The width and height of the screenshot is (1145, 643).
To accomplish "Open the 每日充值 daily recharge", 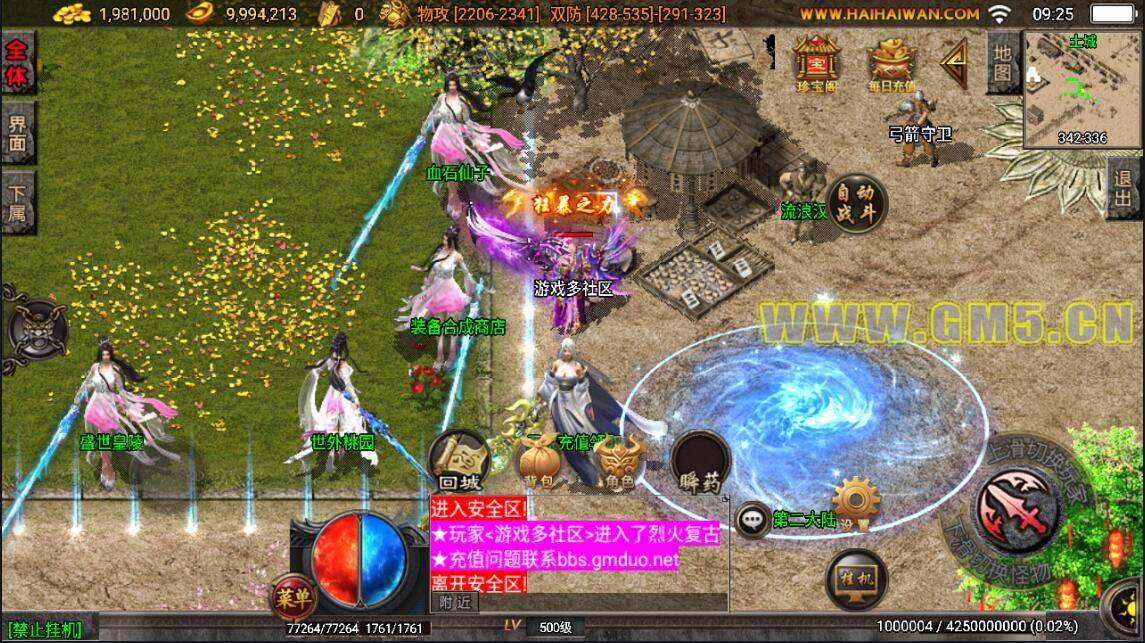I will pyautogui.click(x=892, y=61).
